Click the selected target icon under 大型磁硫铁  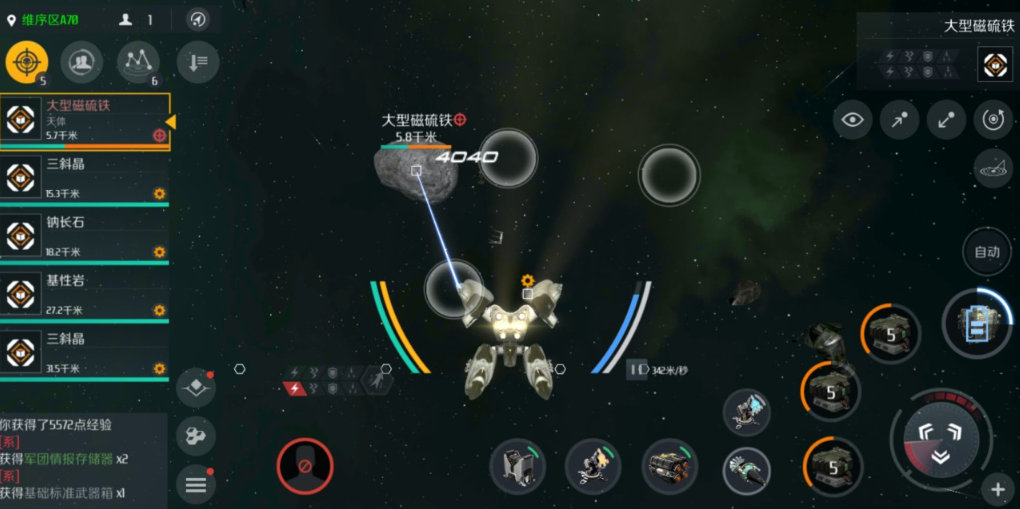click(995, 64)
